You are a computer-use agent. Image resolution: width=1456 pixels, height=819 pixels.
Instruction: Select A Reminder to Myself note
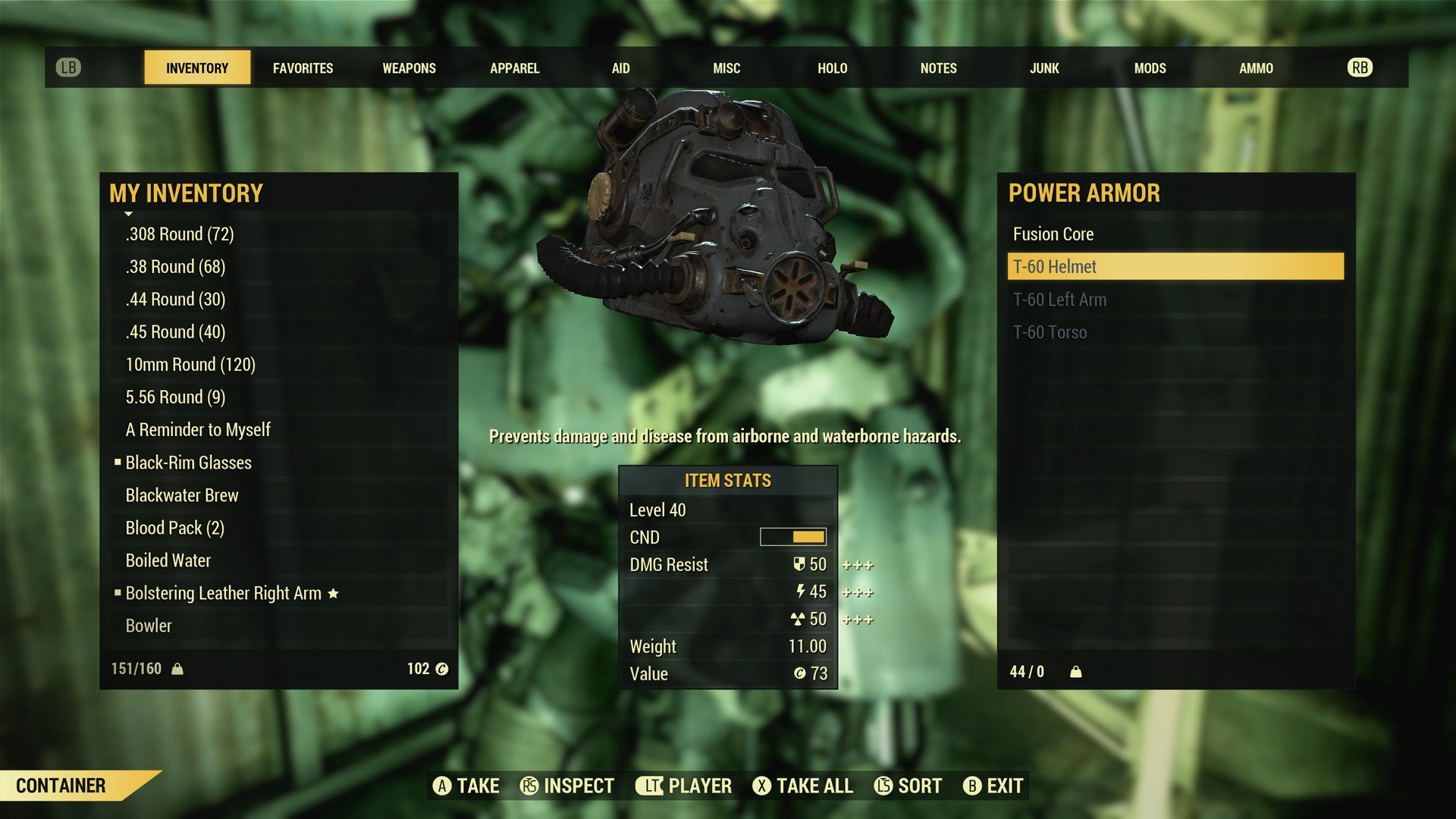[198, 430]
